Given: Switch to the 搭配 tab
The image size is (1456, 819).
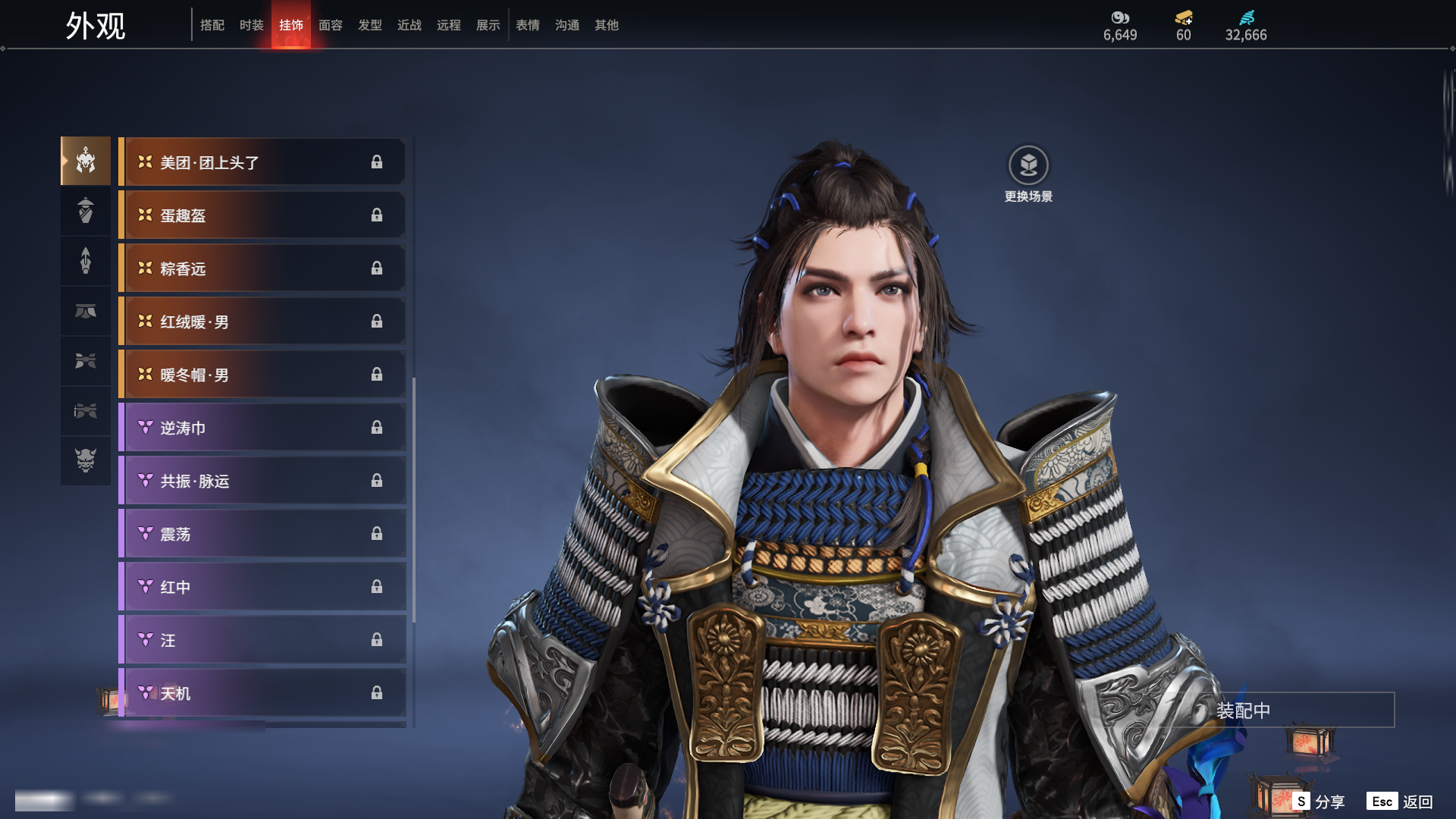Looking at the screenshot, I should point(212,25).
